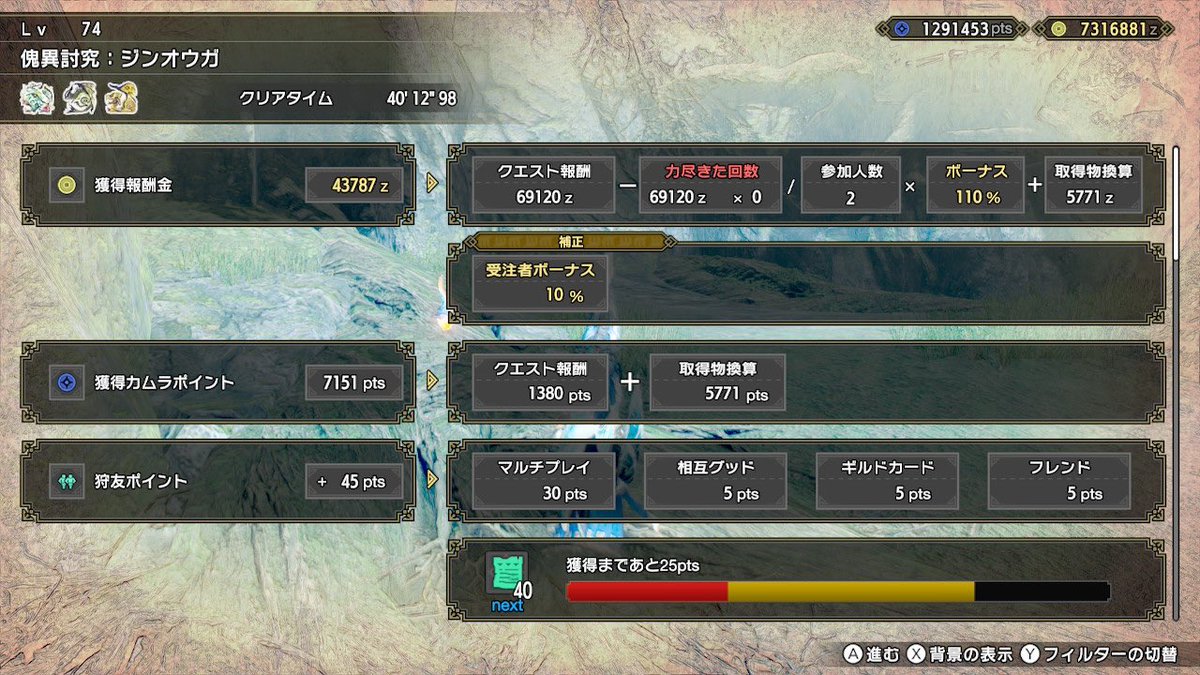Image resolution: width=1200 pixels, height=675 pixels.
Task: Click the 受注者ボーナス 10% box
Action: tap(540, 283)
